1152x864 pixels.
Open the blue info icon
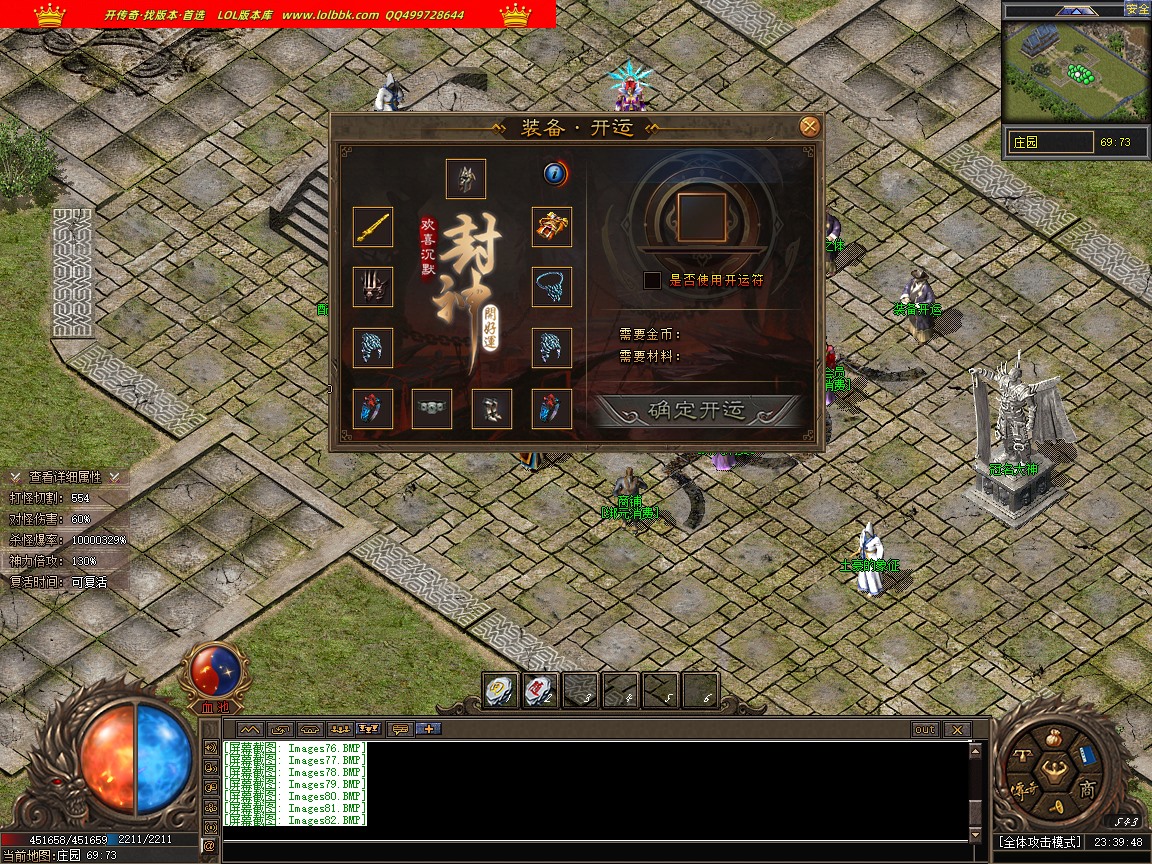pyautogui.click(x=556, y=174)
